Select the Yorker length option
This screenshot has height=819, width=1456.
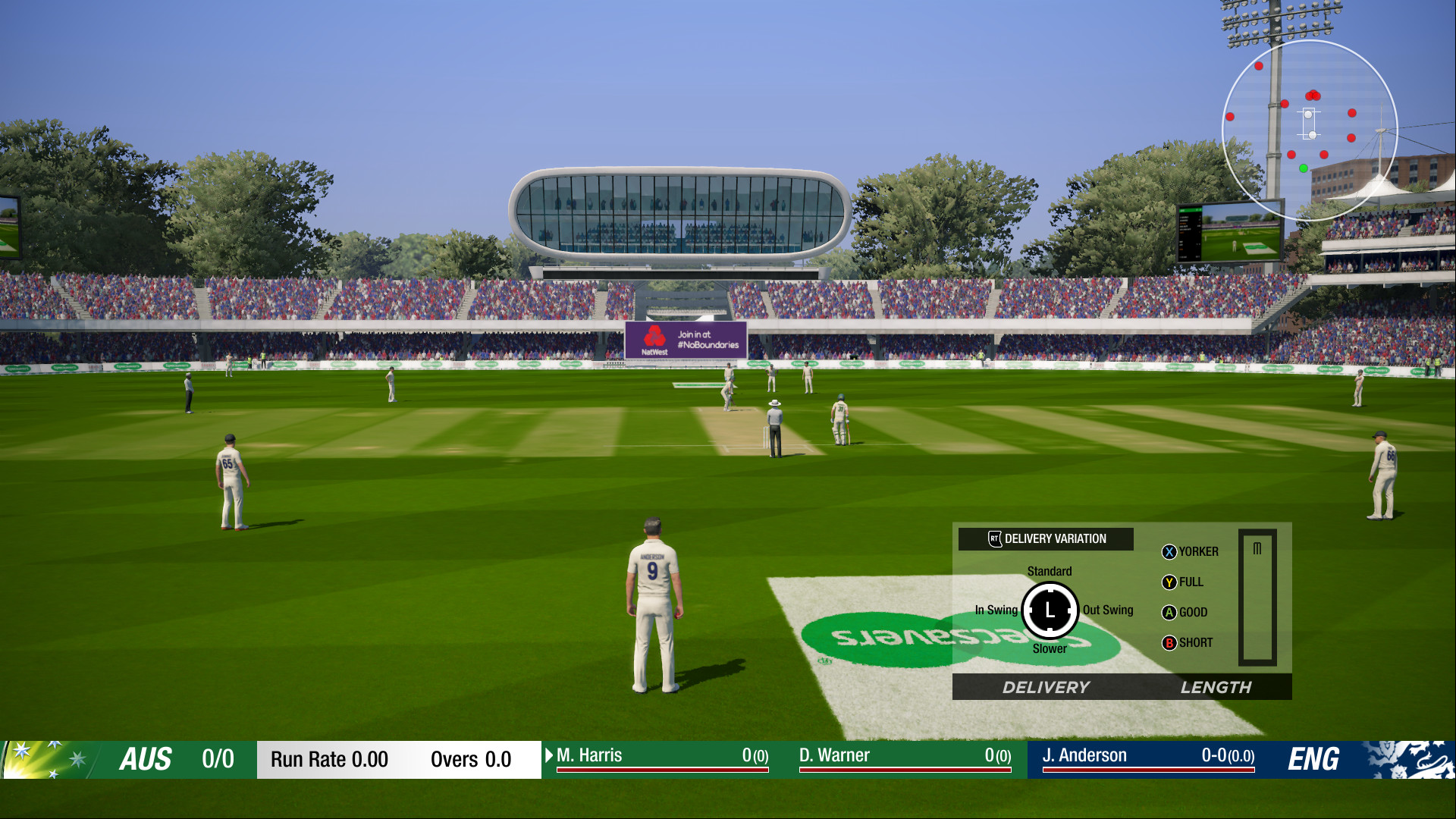coord(1190,552)
